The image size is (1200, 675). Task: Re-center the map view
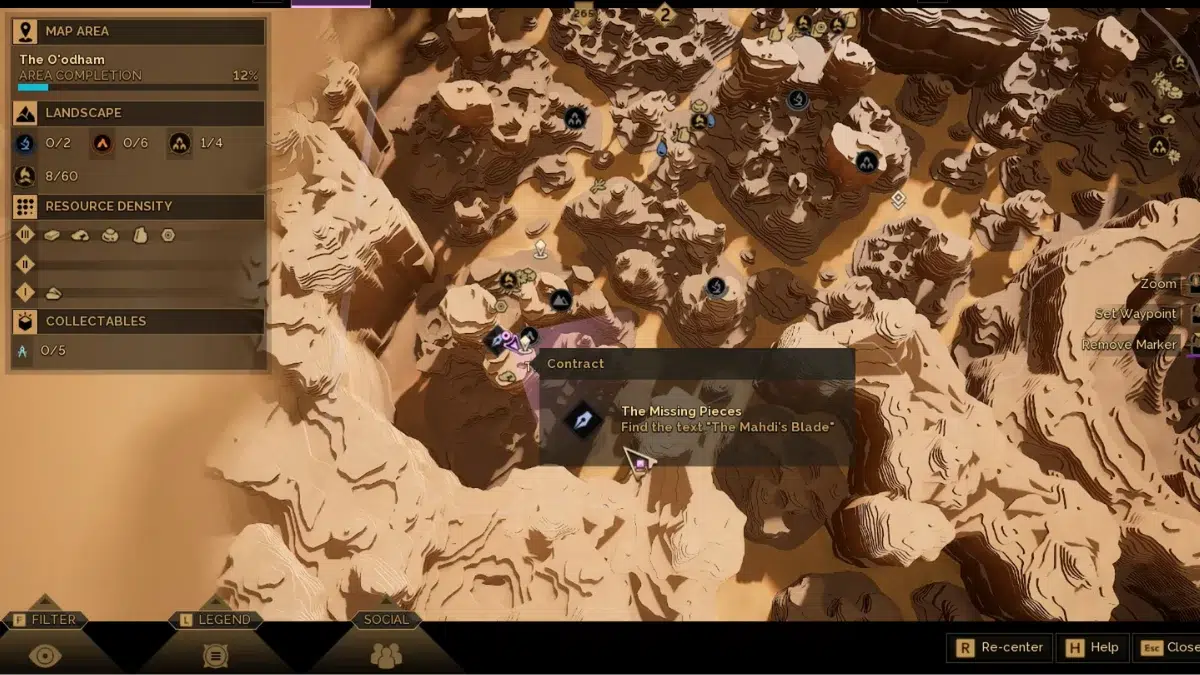[x=1000, y=647]
